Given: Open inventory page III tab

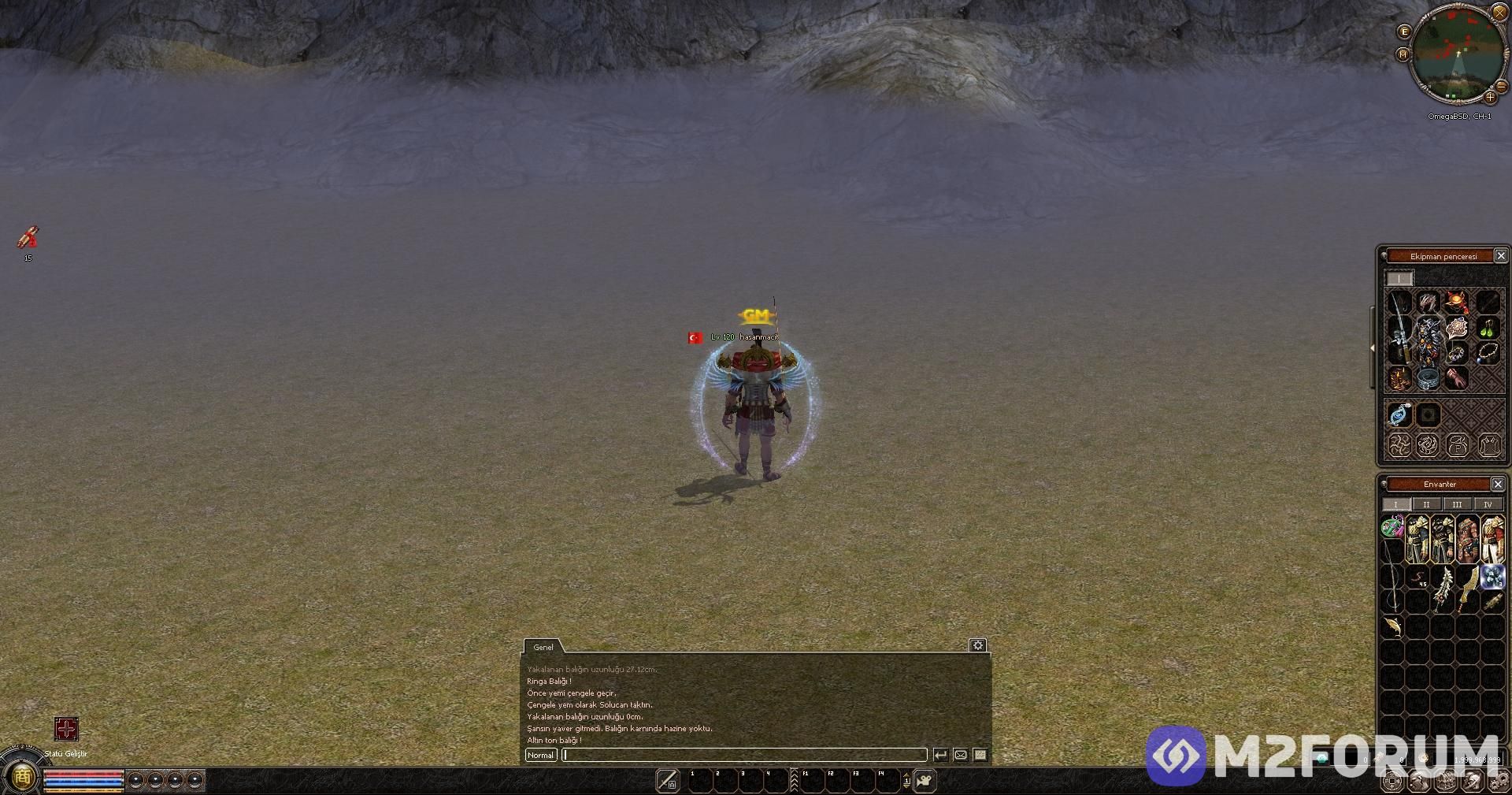Looking at the screenshot, I should pyautogui.click(x=1457, y=504).
